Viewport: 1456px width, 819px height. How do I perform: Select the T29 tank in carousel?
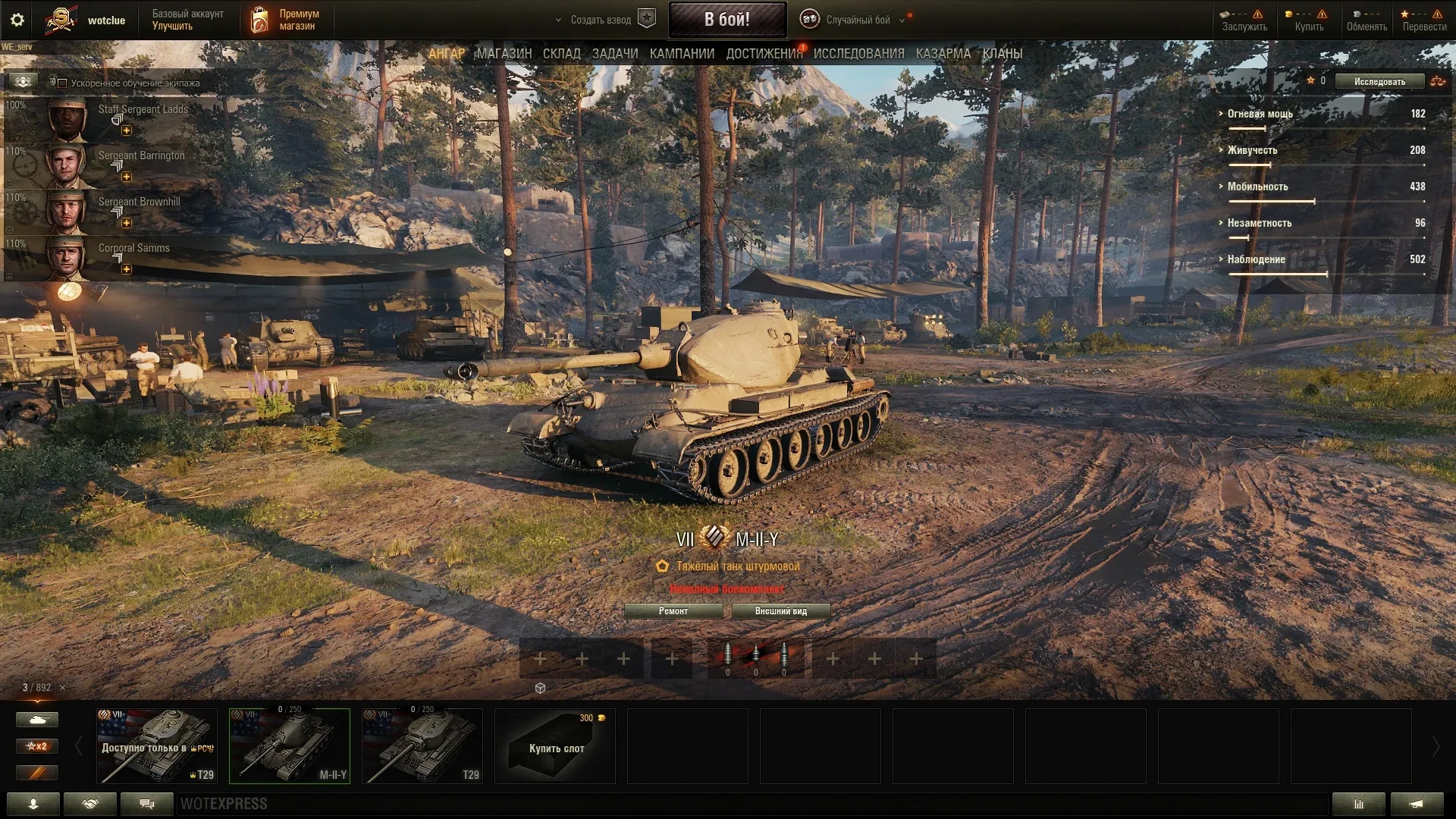coord(422,746)
